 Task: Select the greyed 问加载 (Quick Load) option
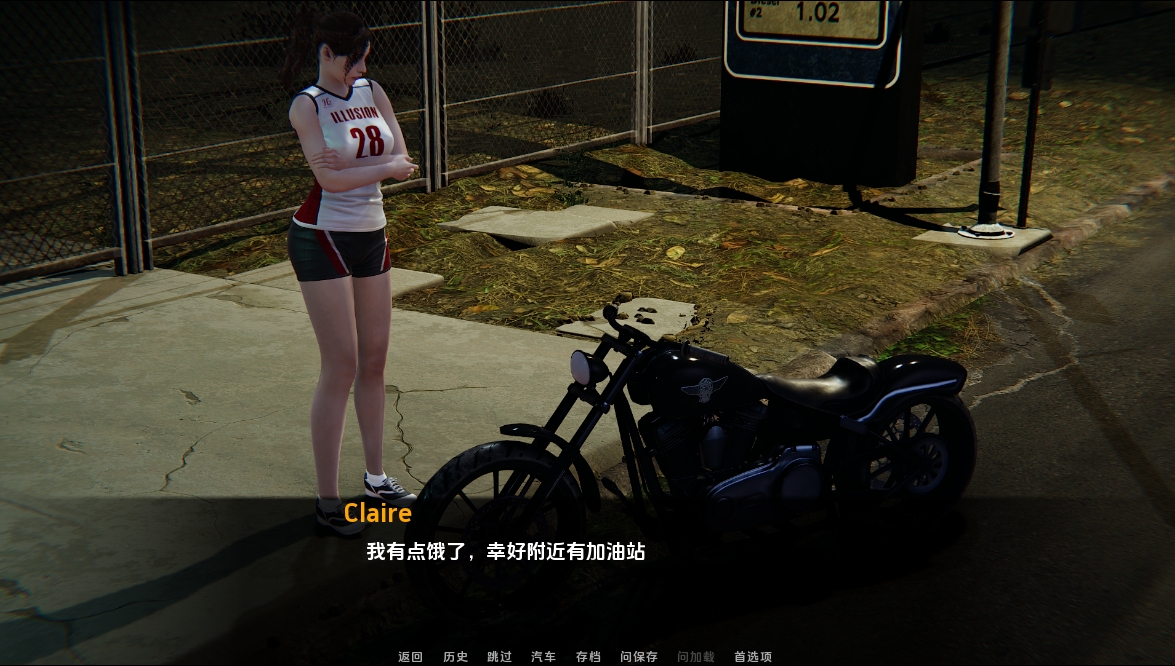(696, 657)
